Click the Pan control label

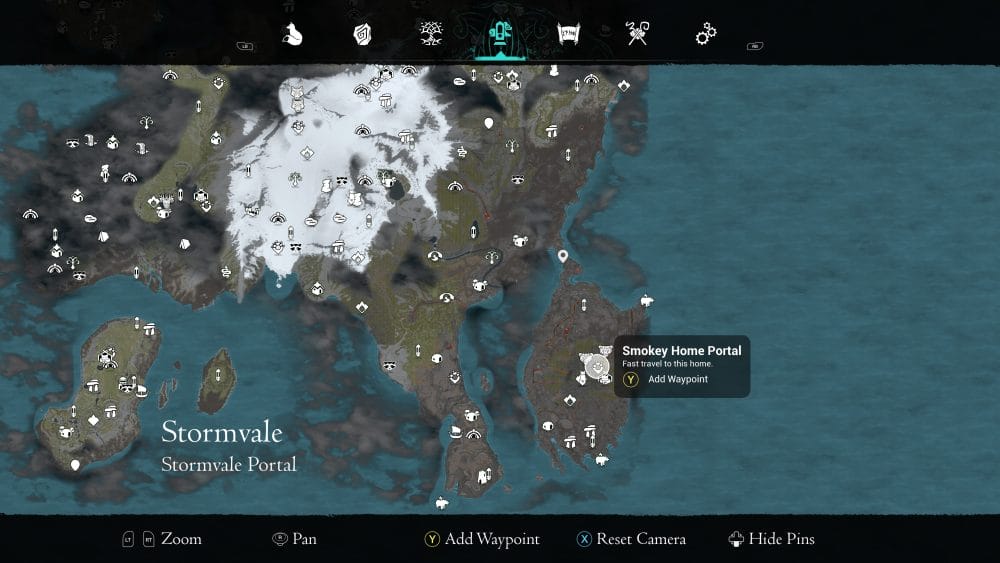pos(304,539)
